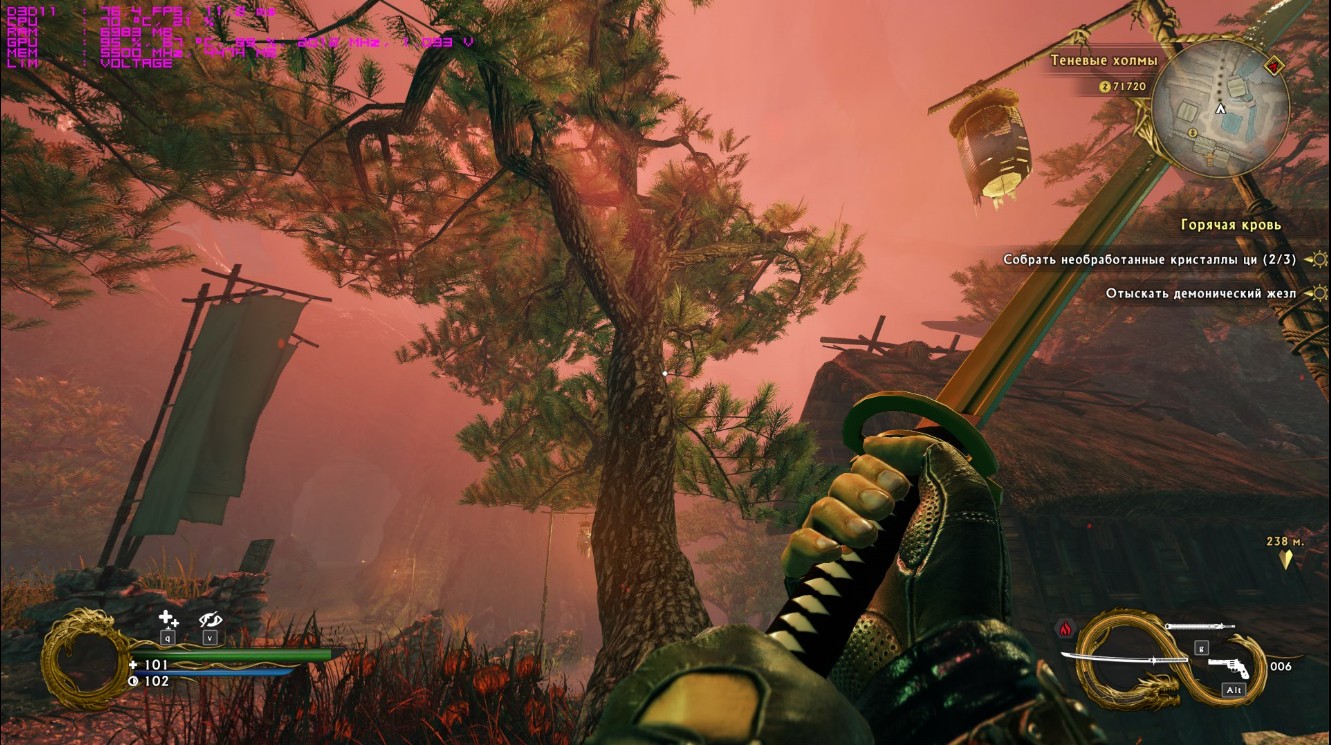The image size is (1331, 745).
Task: Click the gold coin marker on minimap
Action: coord(1193,132)
